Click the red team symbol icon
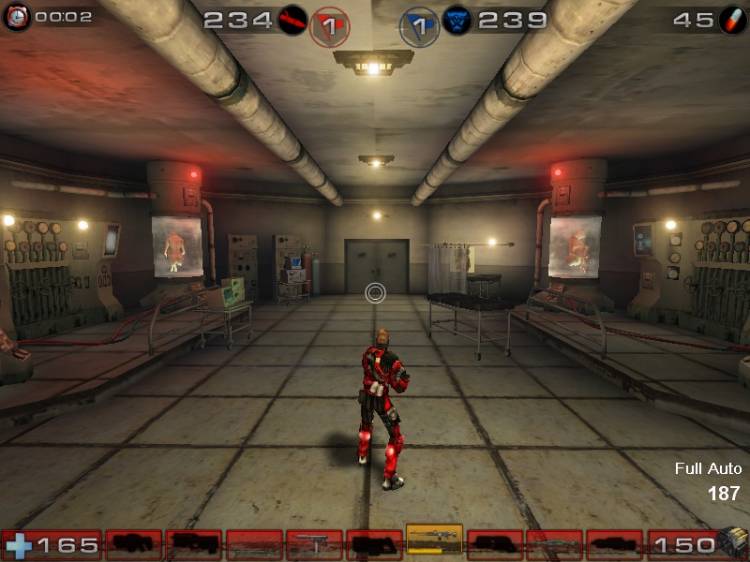Viewport: 750px width, 562px height. [x=293, y=19]
